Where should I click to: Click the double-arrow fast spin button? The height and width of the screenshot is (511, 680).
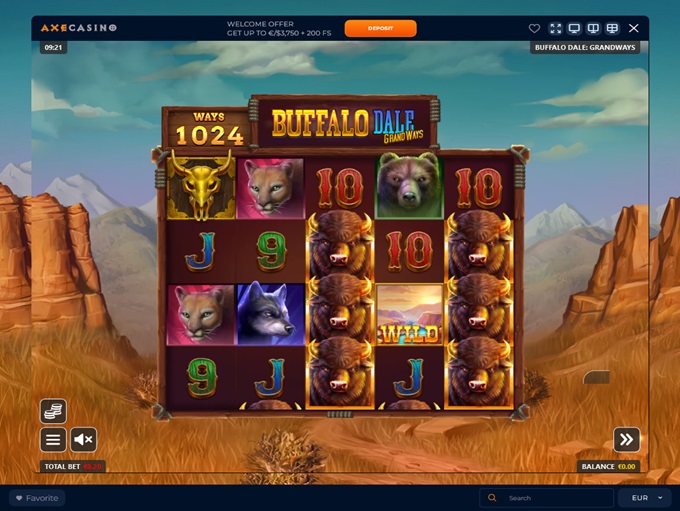pos(627,439)
